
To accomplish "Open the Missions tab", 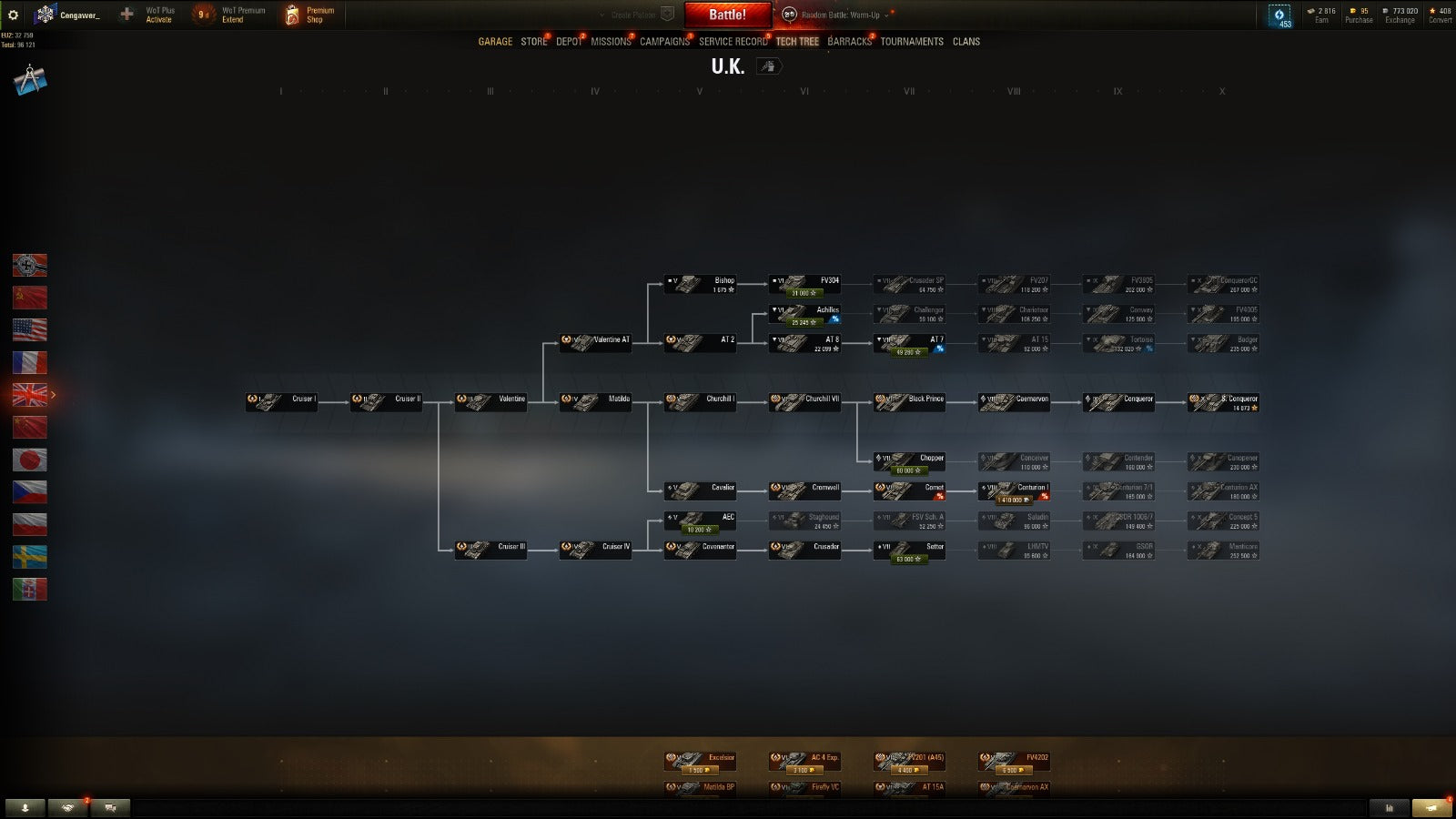I will (610, 42).
